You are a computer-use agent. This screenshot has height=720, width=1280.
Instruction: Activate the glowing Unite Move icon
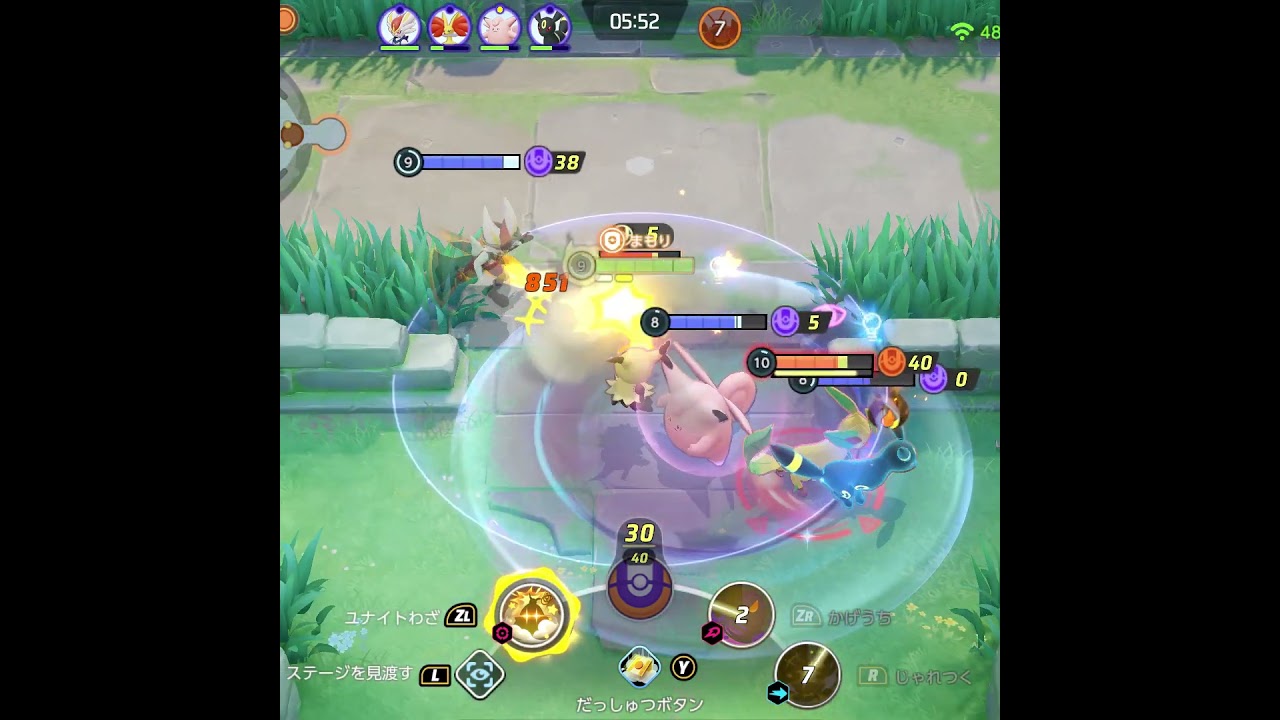pyautogui.click(x=532, y=611)
